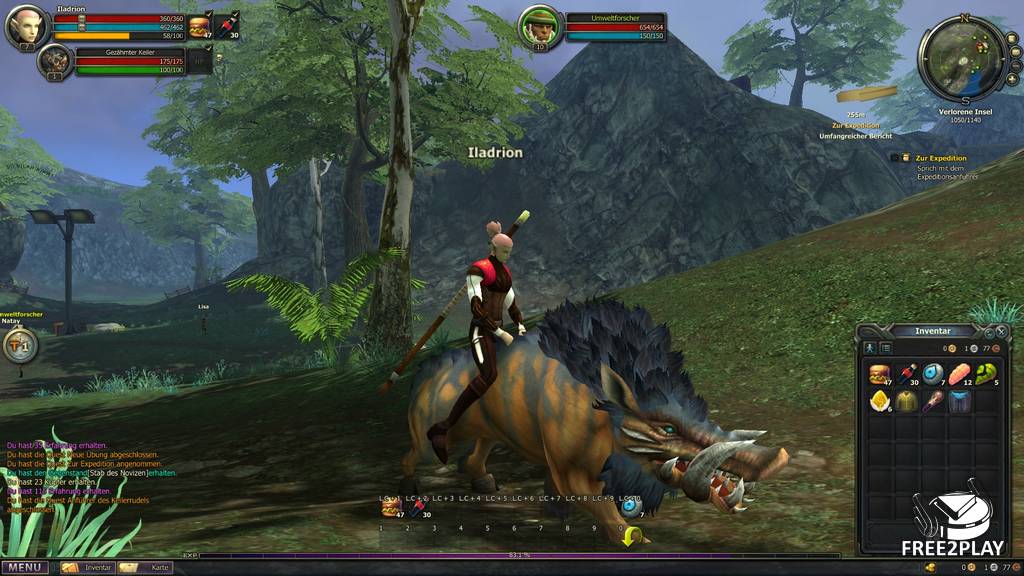Choose the wooden club item in inventory

[934, 401]
